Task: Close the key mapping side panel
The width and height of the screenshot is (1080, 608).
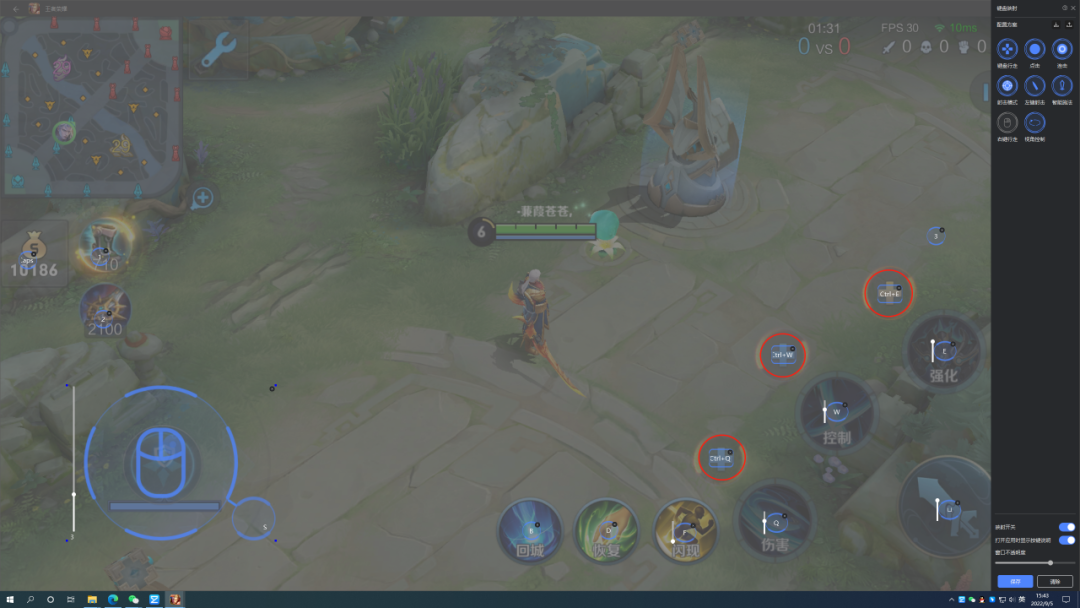Action: (1073, 8)
